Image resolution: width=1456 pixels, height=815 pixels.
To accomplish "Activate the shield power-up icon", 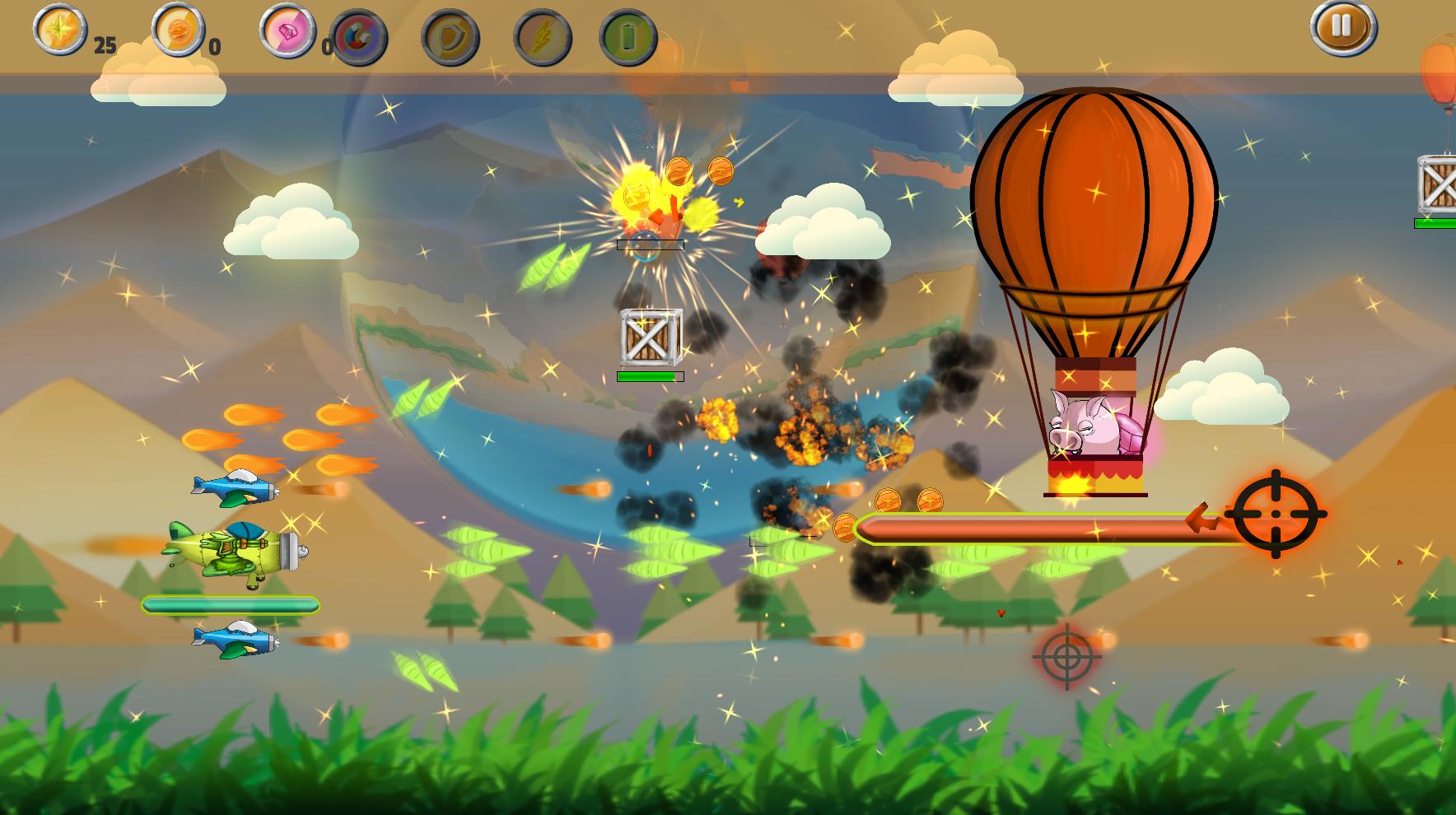I will pos(450,38).
